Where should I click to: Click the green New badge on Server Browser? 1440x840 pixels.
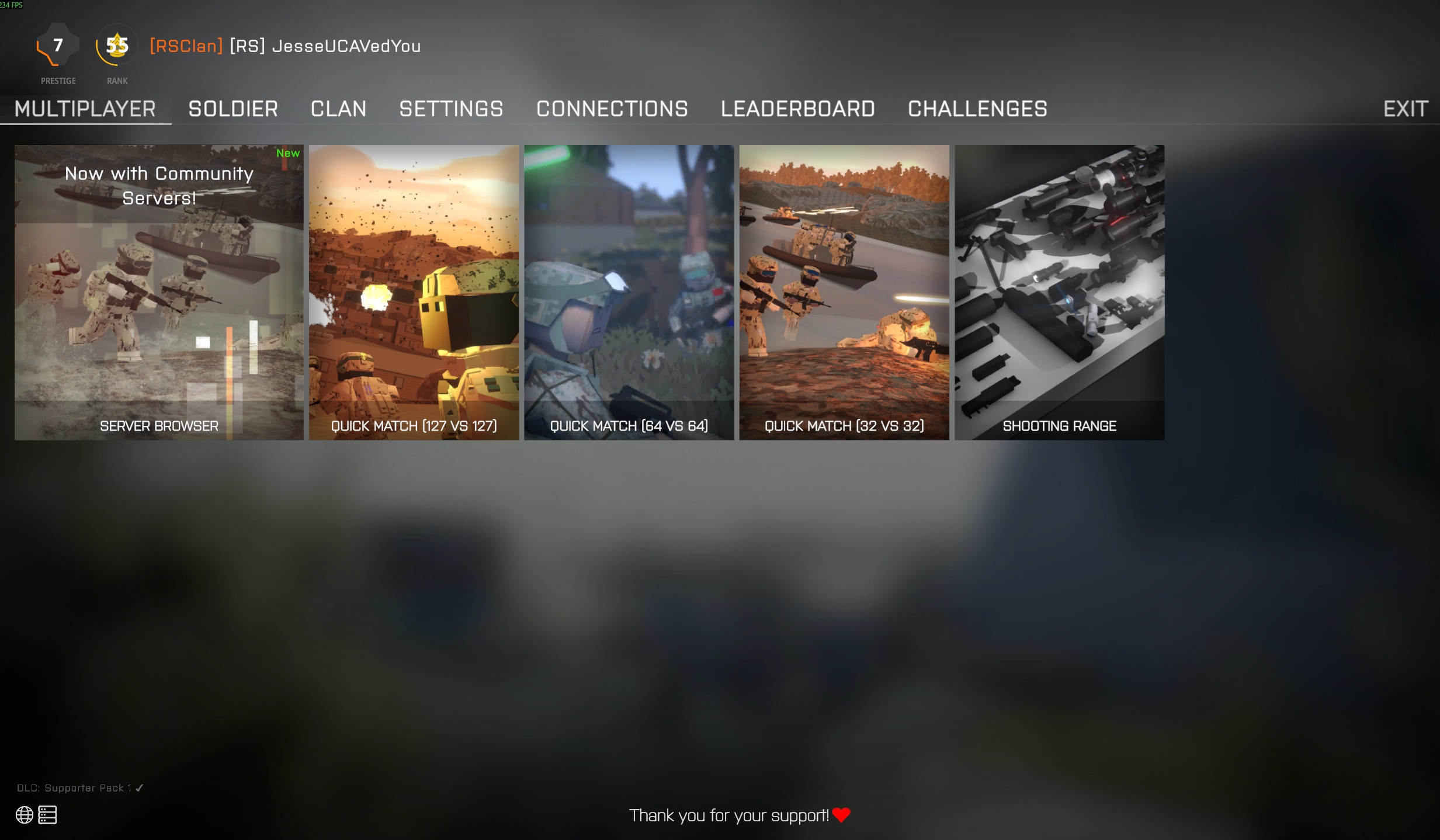click(287, 153)
